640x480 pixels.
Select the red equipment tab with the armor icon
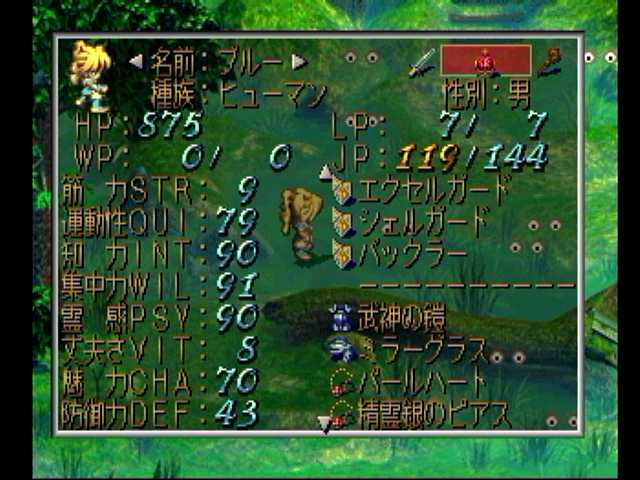[x=485, y=60]
